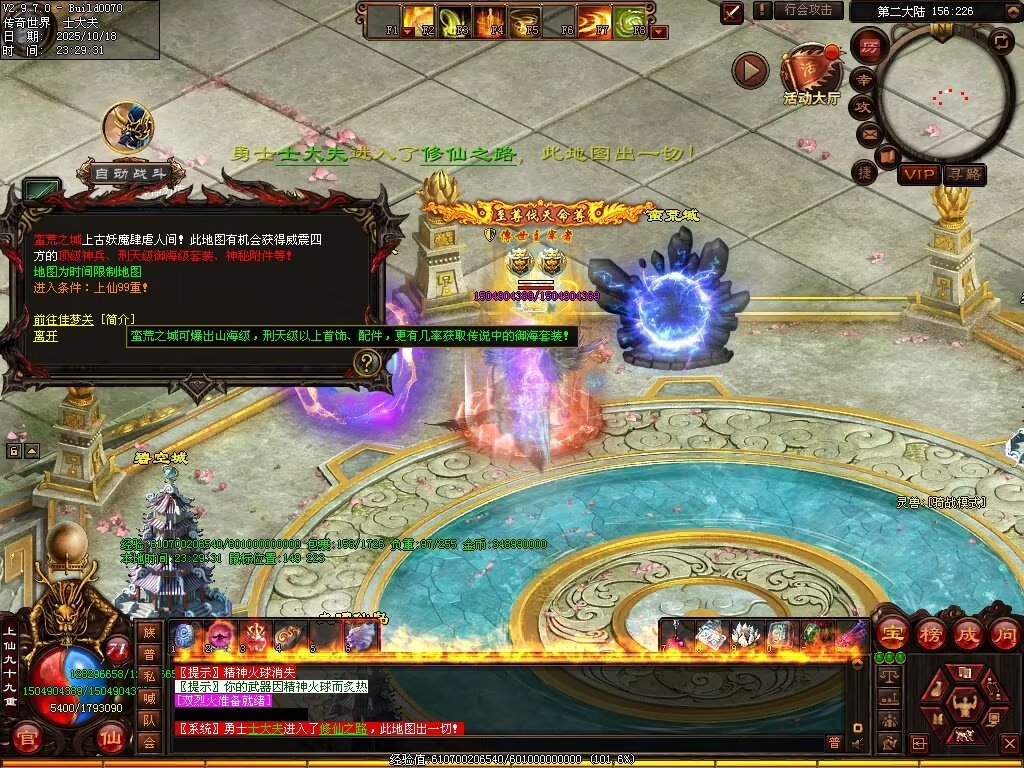The width and height of the screenshot is (1024, 768).
Task: Toggle the 行会攻击 guild attack mode
Action: pos(807,10)
